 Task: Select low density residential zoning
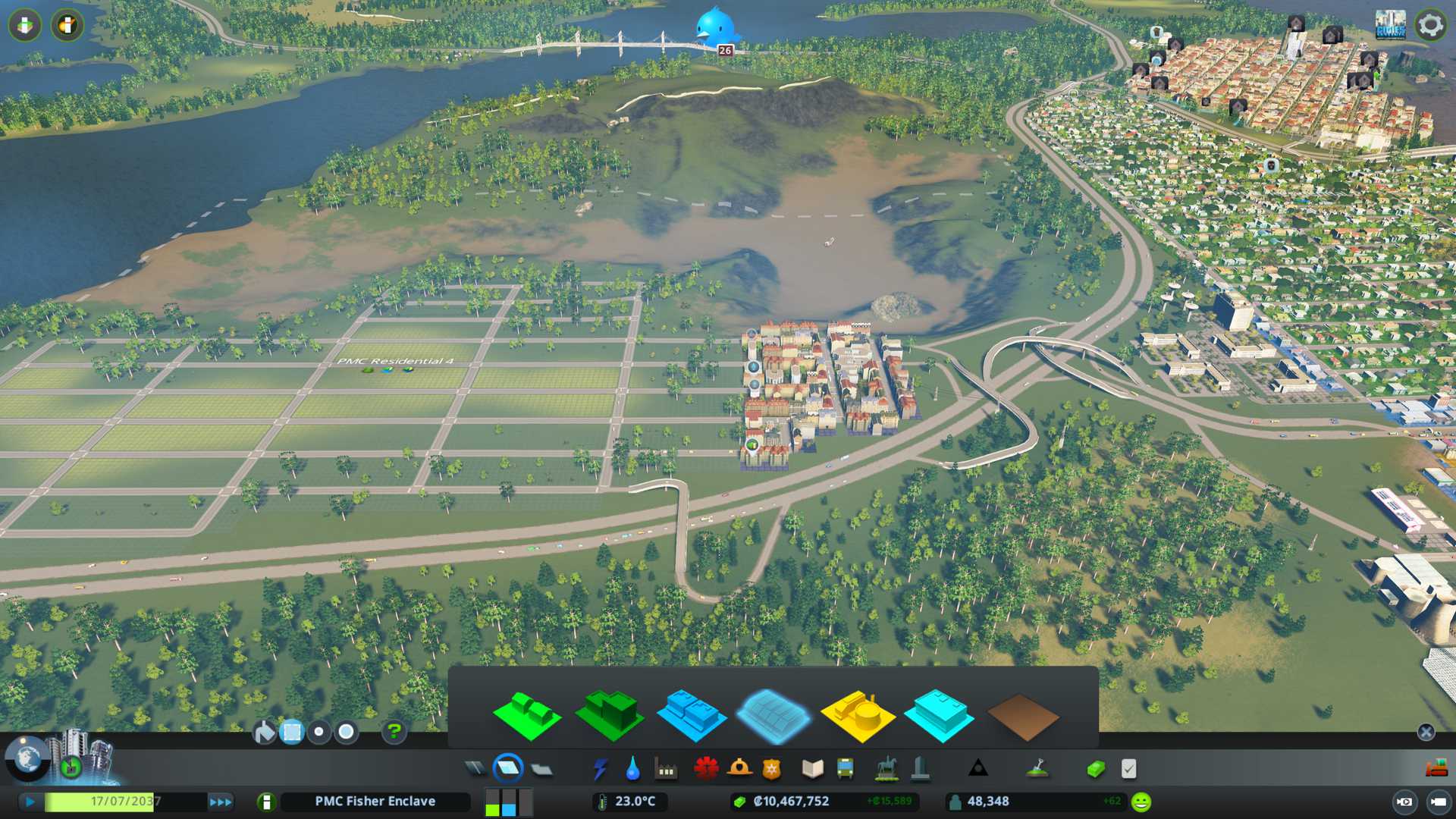pos(527,716)
